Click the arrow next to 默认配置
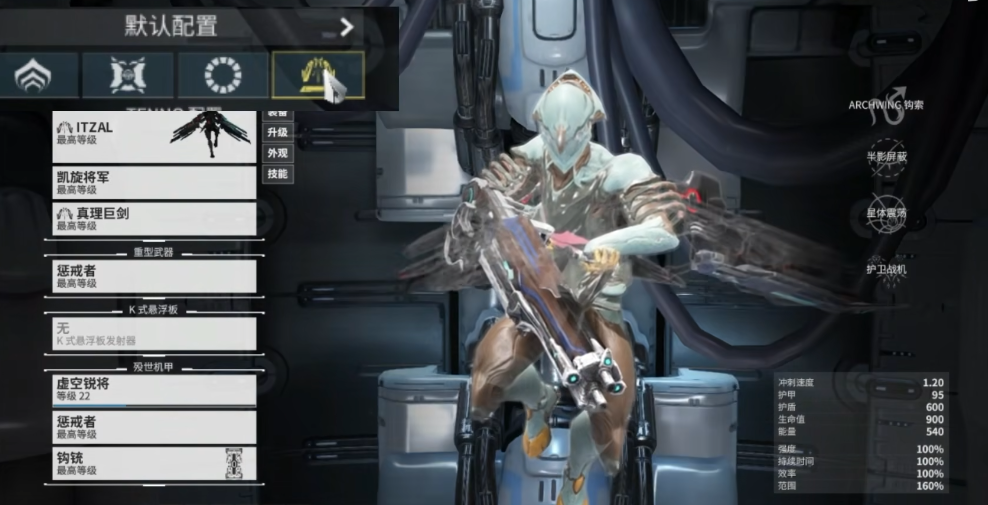Image resolution: width=988 pixels, height=505 pixels. tap(347, 27)
